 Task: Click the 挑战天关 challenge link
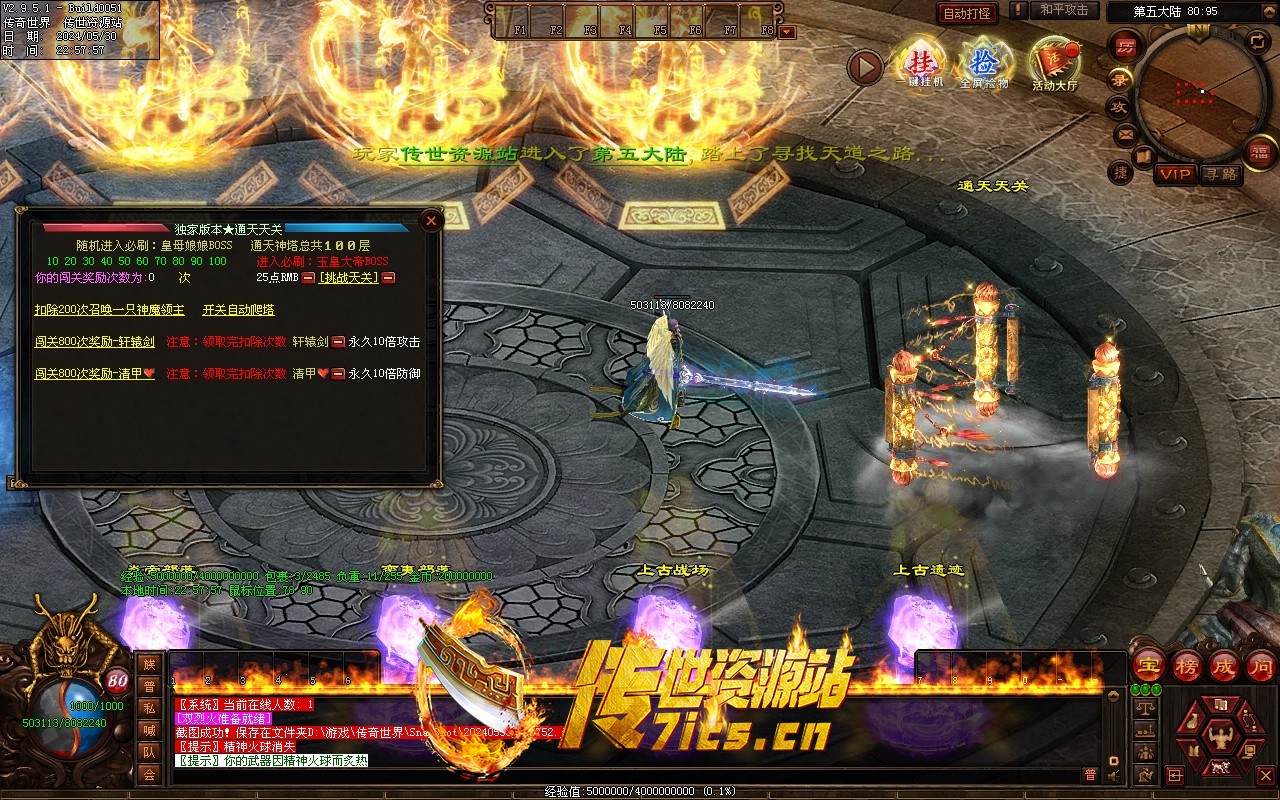coord(348,278)
